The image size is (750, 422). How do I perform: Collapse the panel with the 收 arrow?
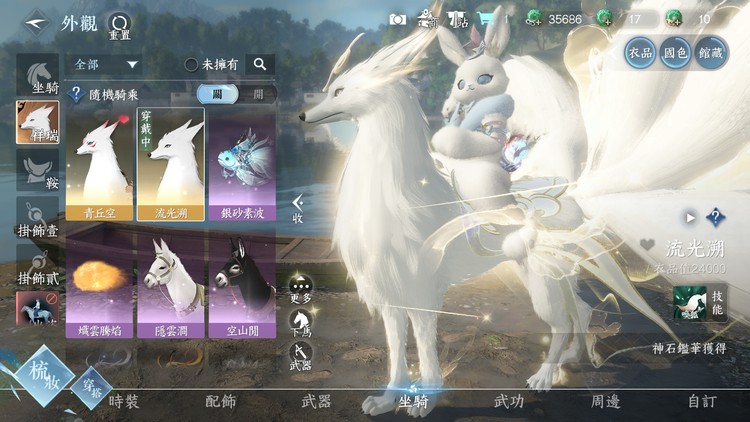pos(297,208)
